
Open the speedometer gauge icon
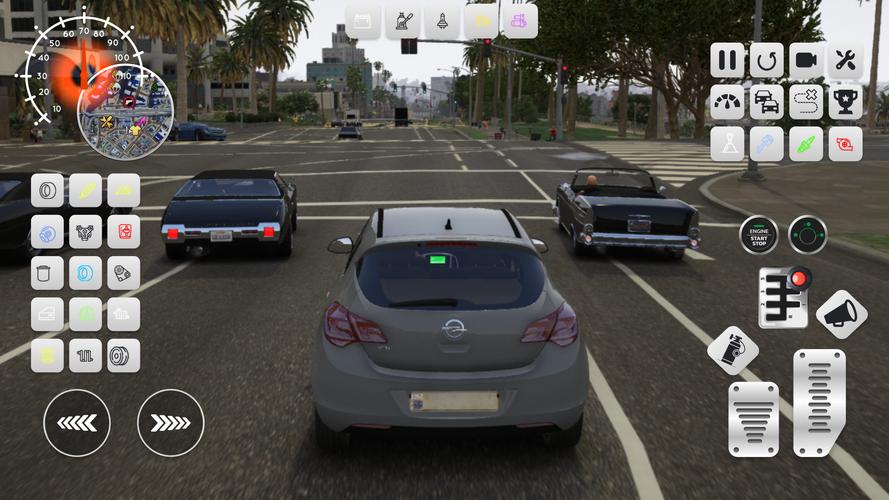pos(728,102)
